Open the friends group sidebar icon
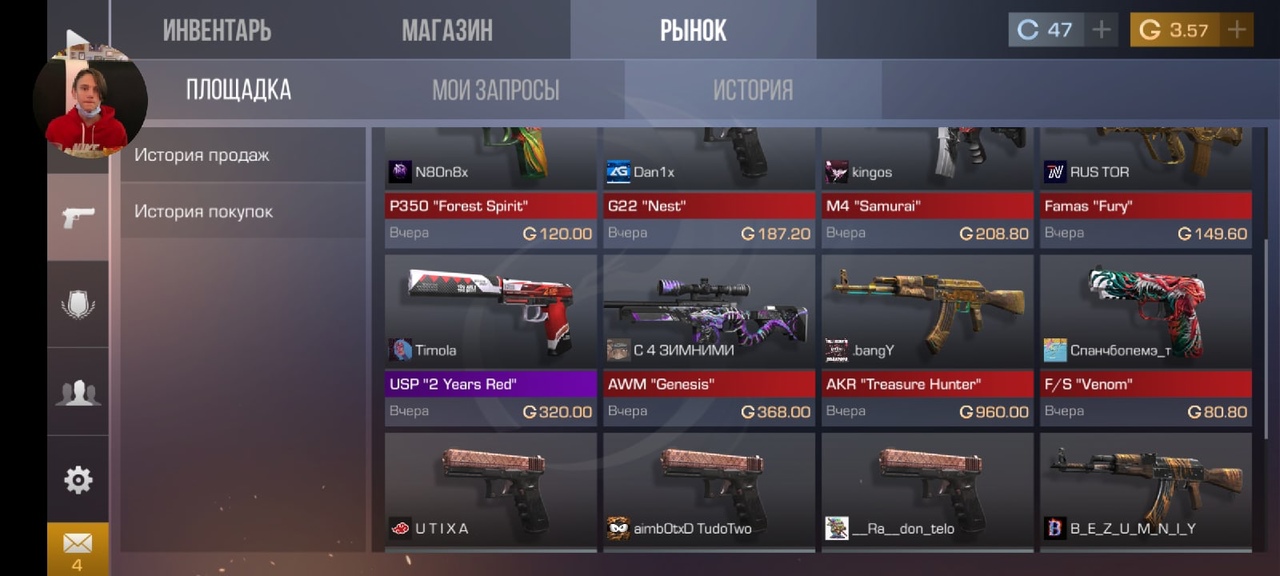 click(x=78, y=392)
